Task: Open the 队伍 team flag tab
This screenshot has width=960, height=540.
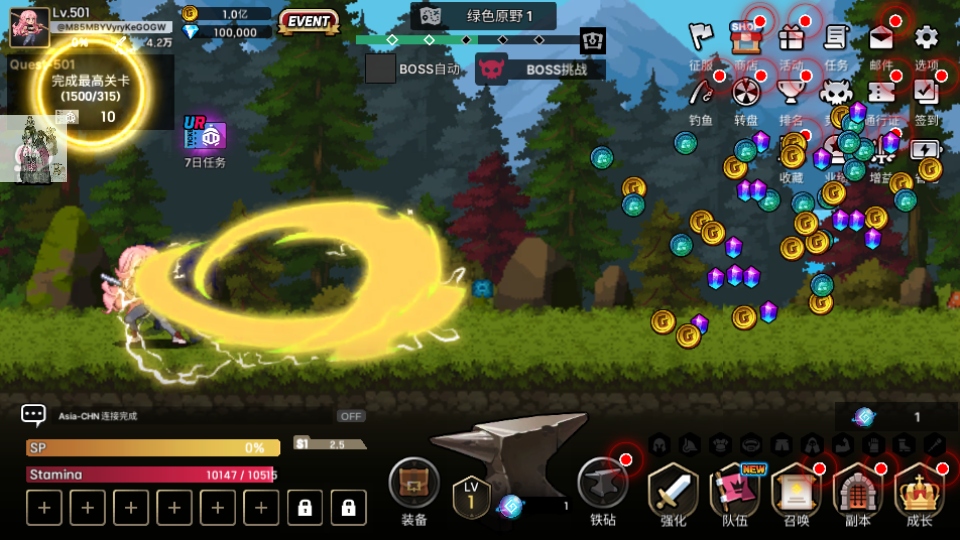Action: [735, 492]
